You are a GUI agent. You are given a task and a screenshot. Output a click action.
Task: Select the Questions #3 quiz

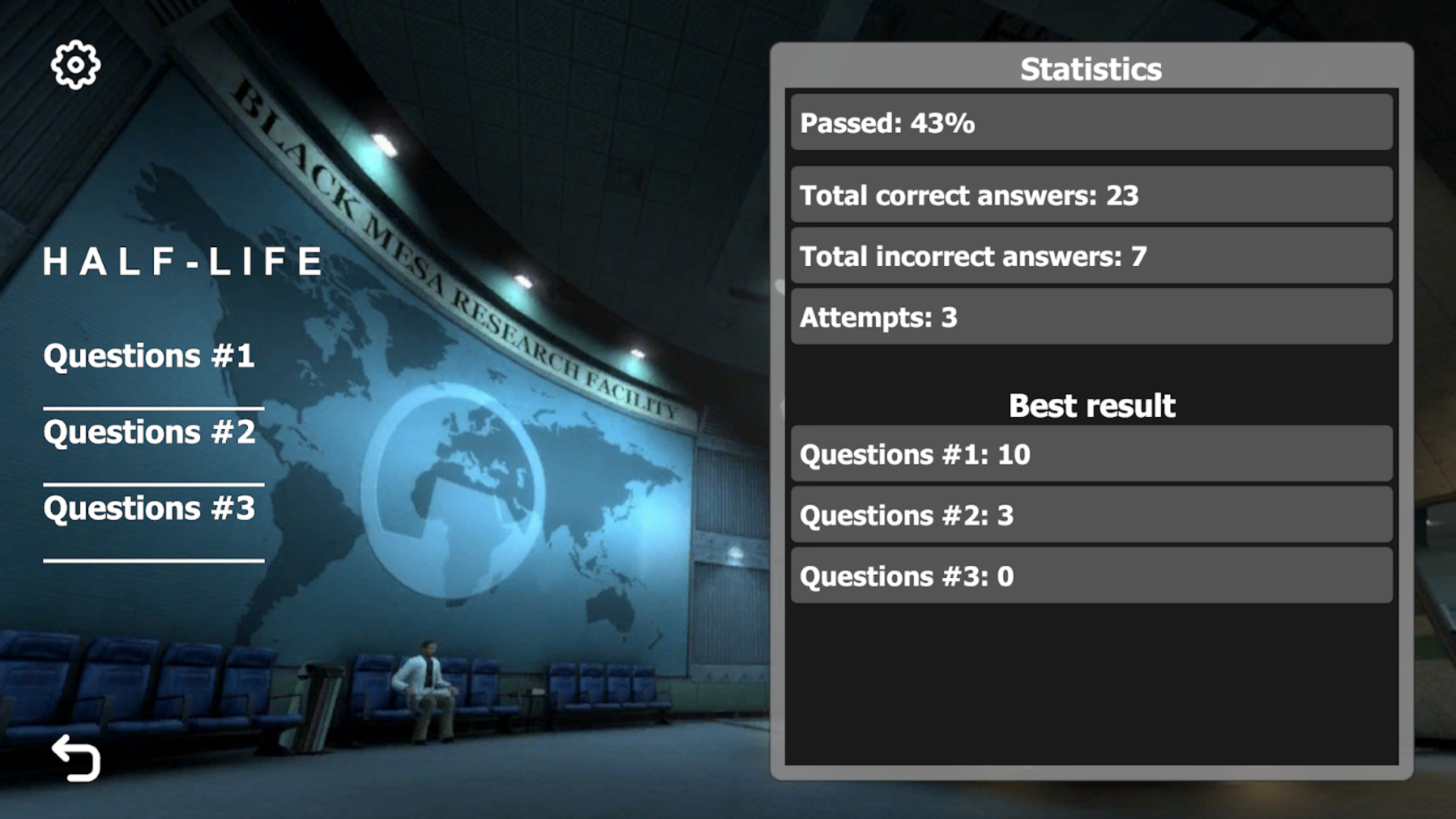150,508
